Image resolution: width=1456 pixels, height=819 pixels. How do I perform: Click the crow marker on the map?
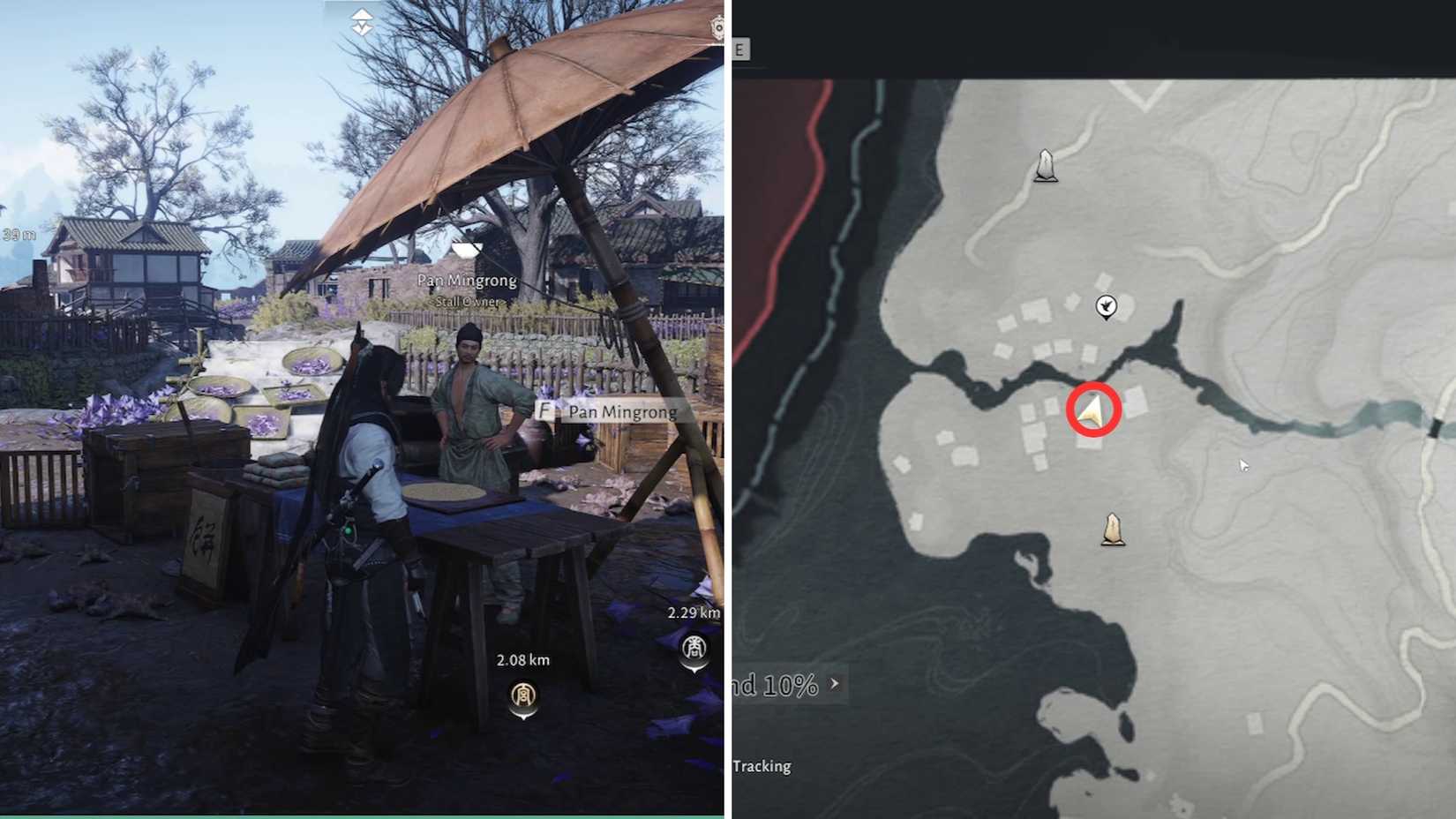point(1107,304)
